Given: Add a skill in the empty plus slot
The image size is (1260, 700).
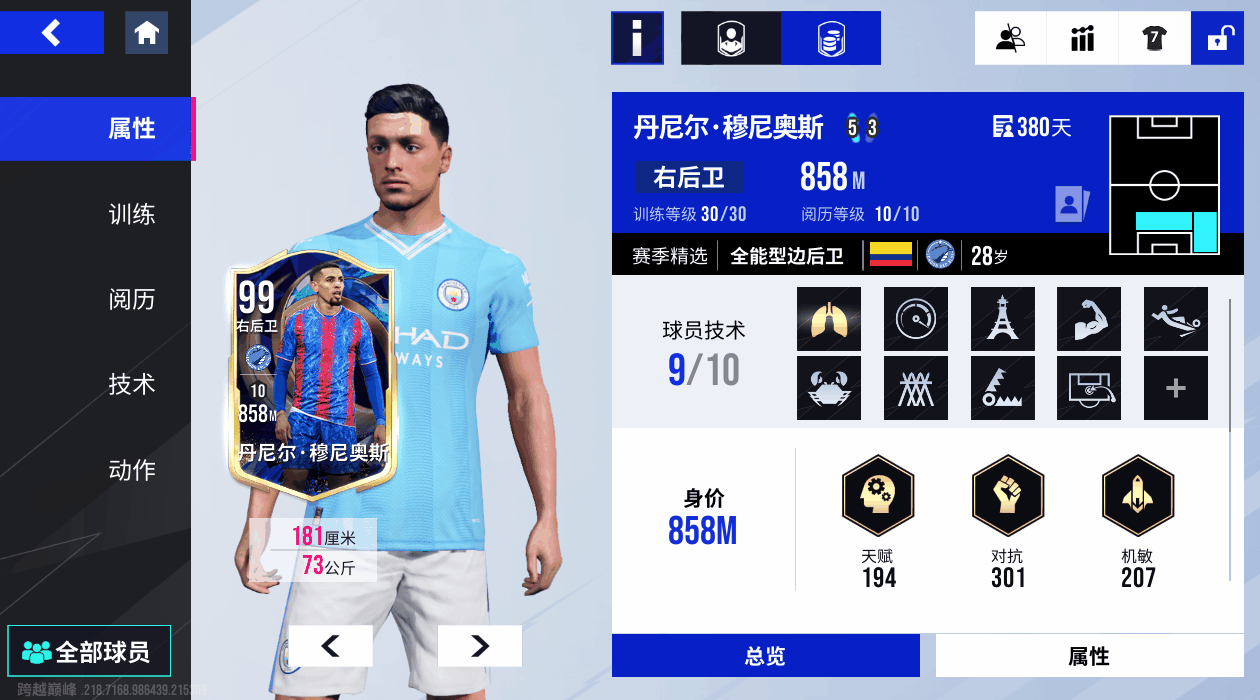Looking at the screenshot, I should [1175, 388].
